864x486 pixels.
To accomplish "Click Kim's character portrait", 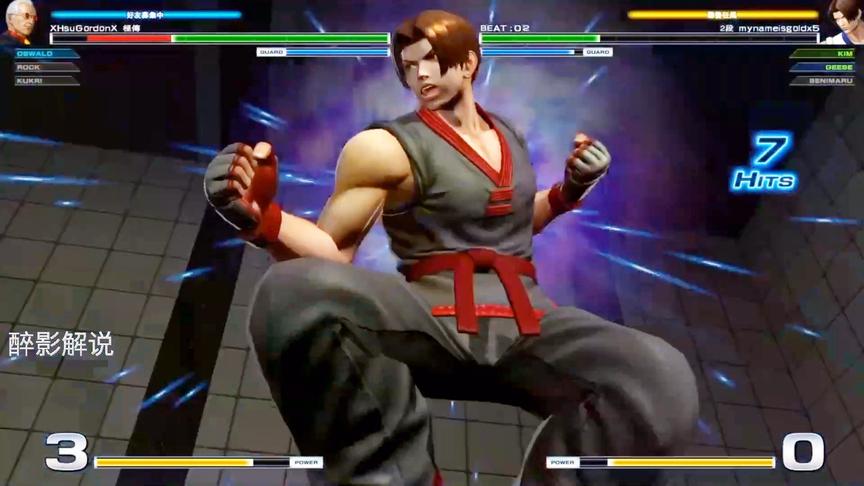I will [845, 22].
